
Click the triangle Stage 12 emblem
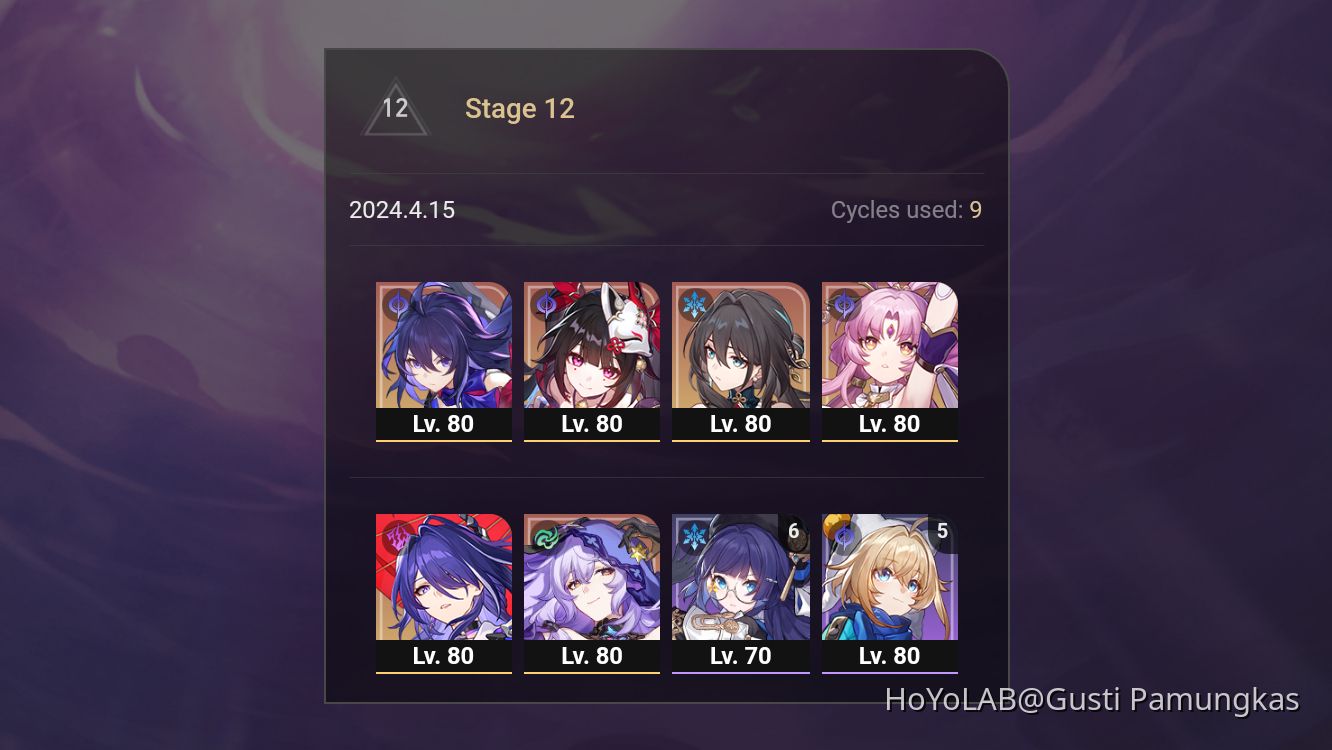[x=396, y=108]
